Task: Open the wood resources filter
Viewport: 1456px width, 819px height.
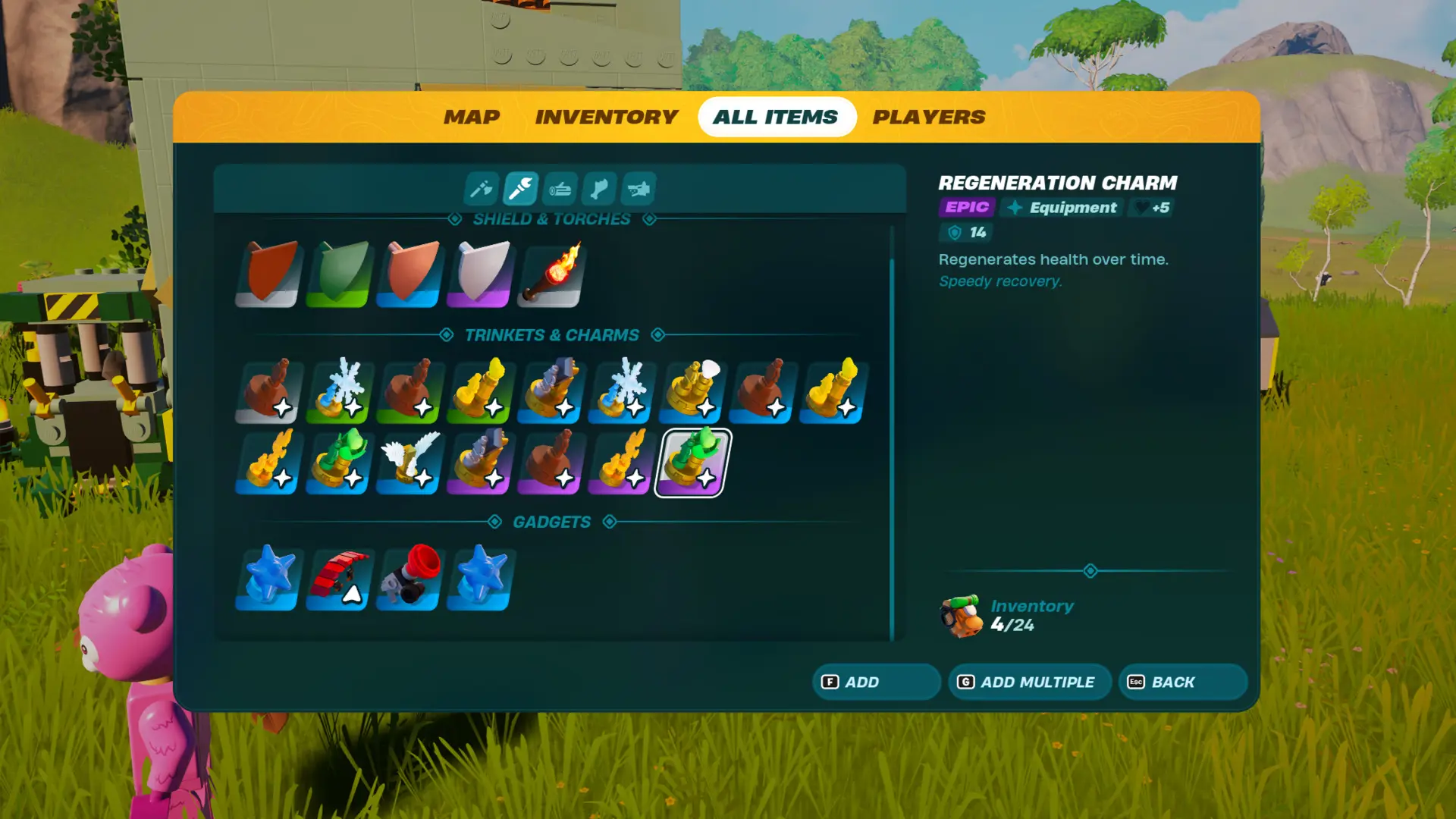Action: (560, 190)
